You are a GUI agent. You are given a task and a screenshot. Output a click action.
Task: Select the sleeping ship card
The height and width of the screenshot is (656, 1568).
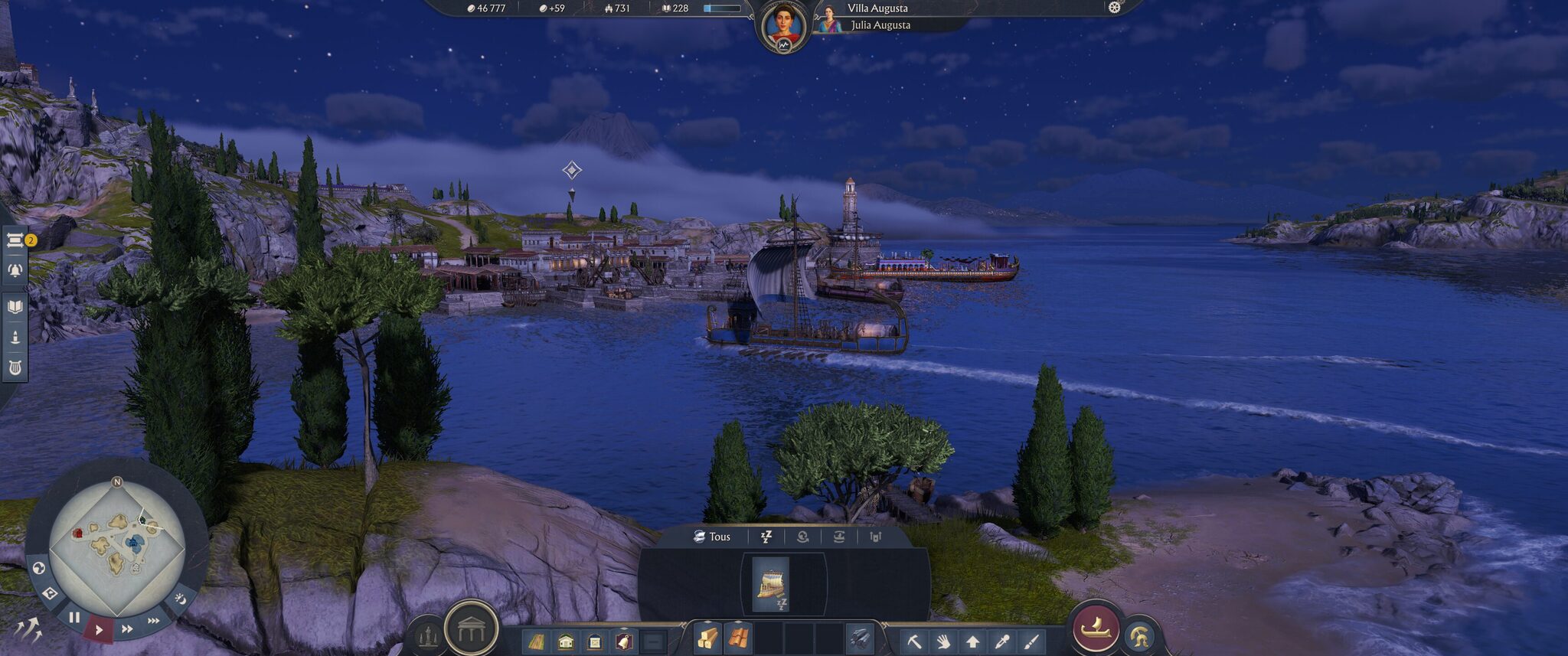click(x=771, y=585)
